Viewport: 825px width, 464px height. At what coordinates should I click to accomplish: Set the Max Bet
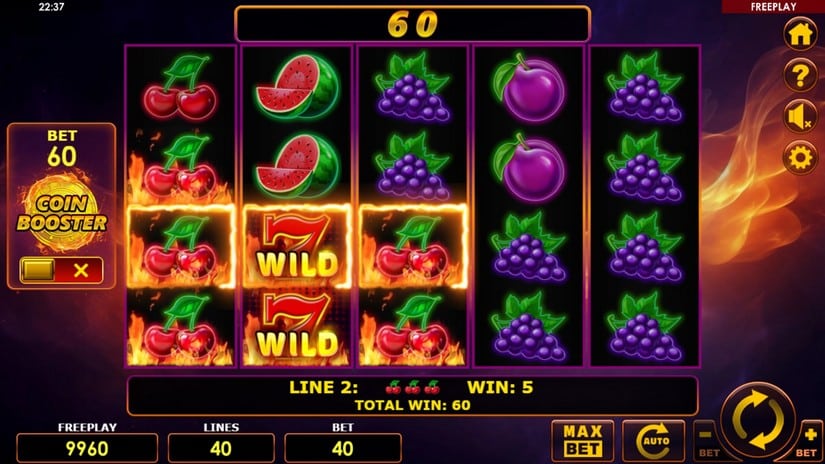point(581,441)
